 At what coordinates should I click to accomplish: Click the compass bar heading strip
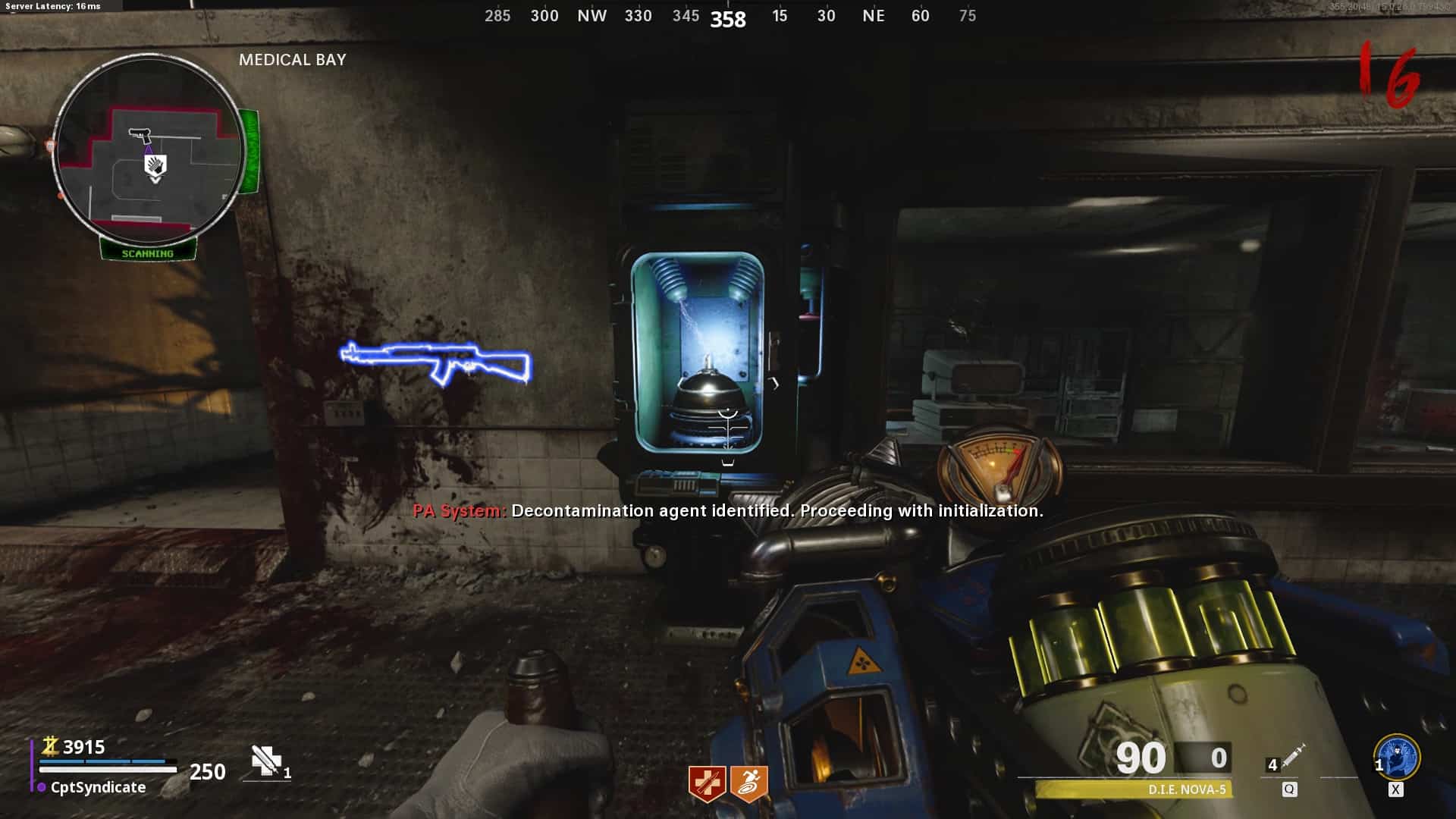click(729, 16)
